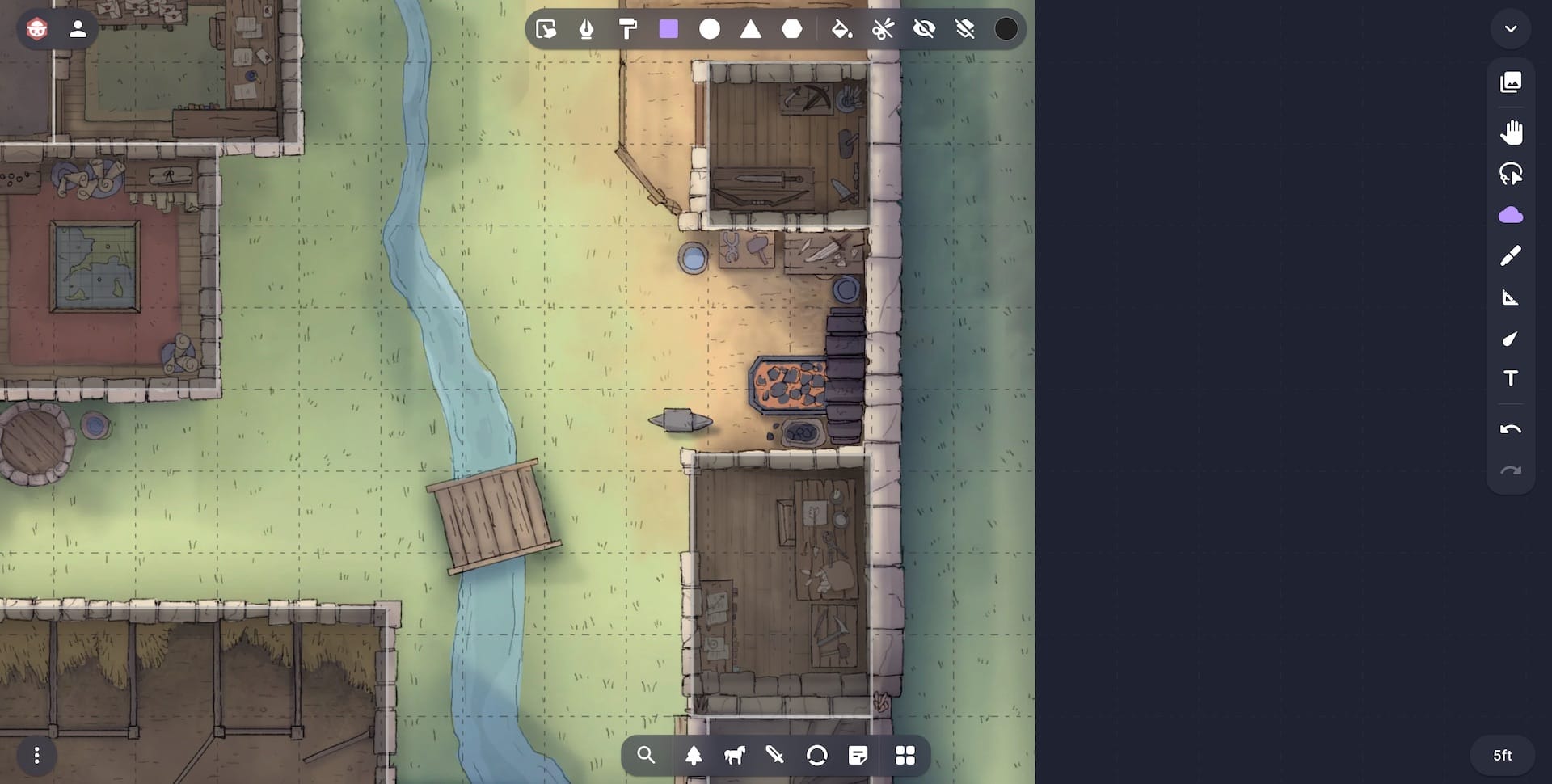Open the player profile icon
This screenshot has width=1552, height=784.
[78, 29]
